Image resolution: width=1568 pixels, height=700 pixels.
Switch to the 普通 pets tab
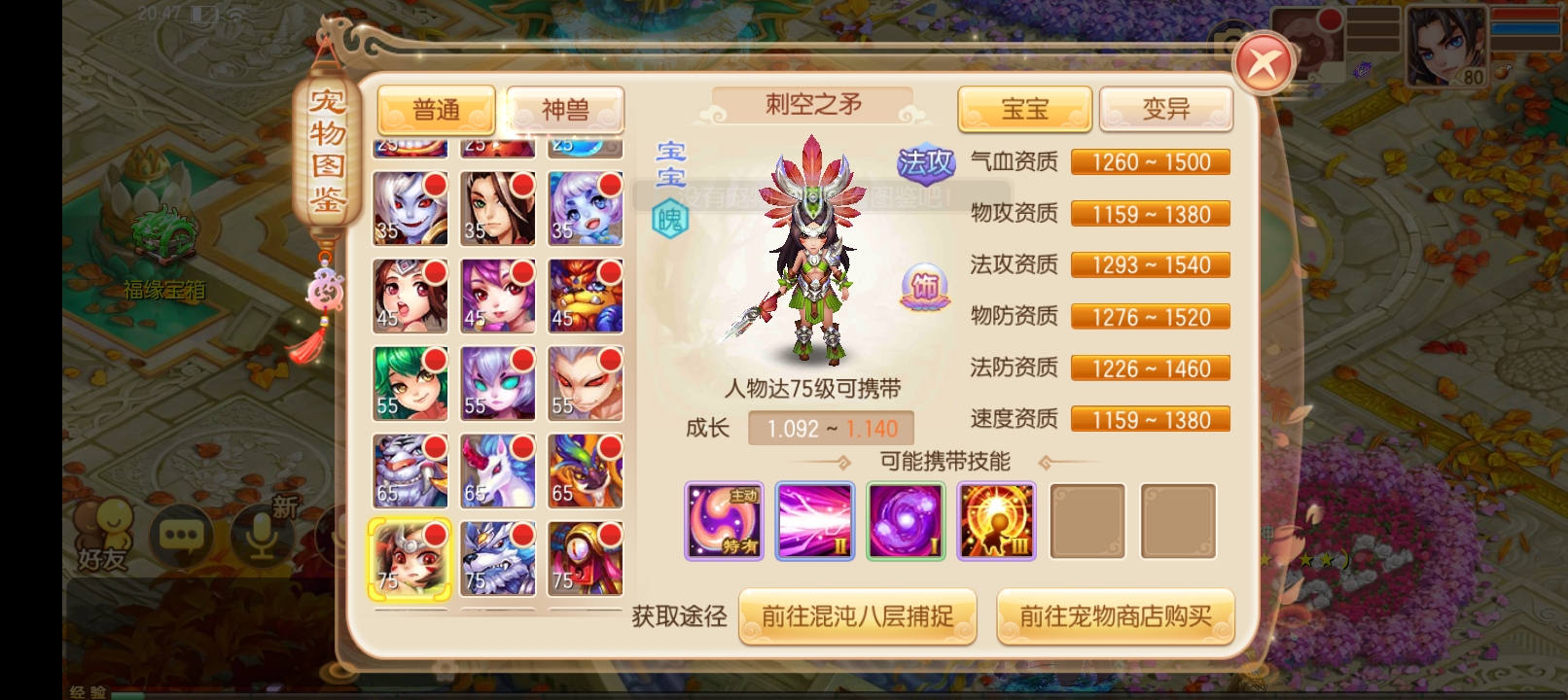(x=436, y=110)
